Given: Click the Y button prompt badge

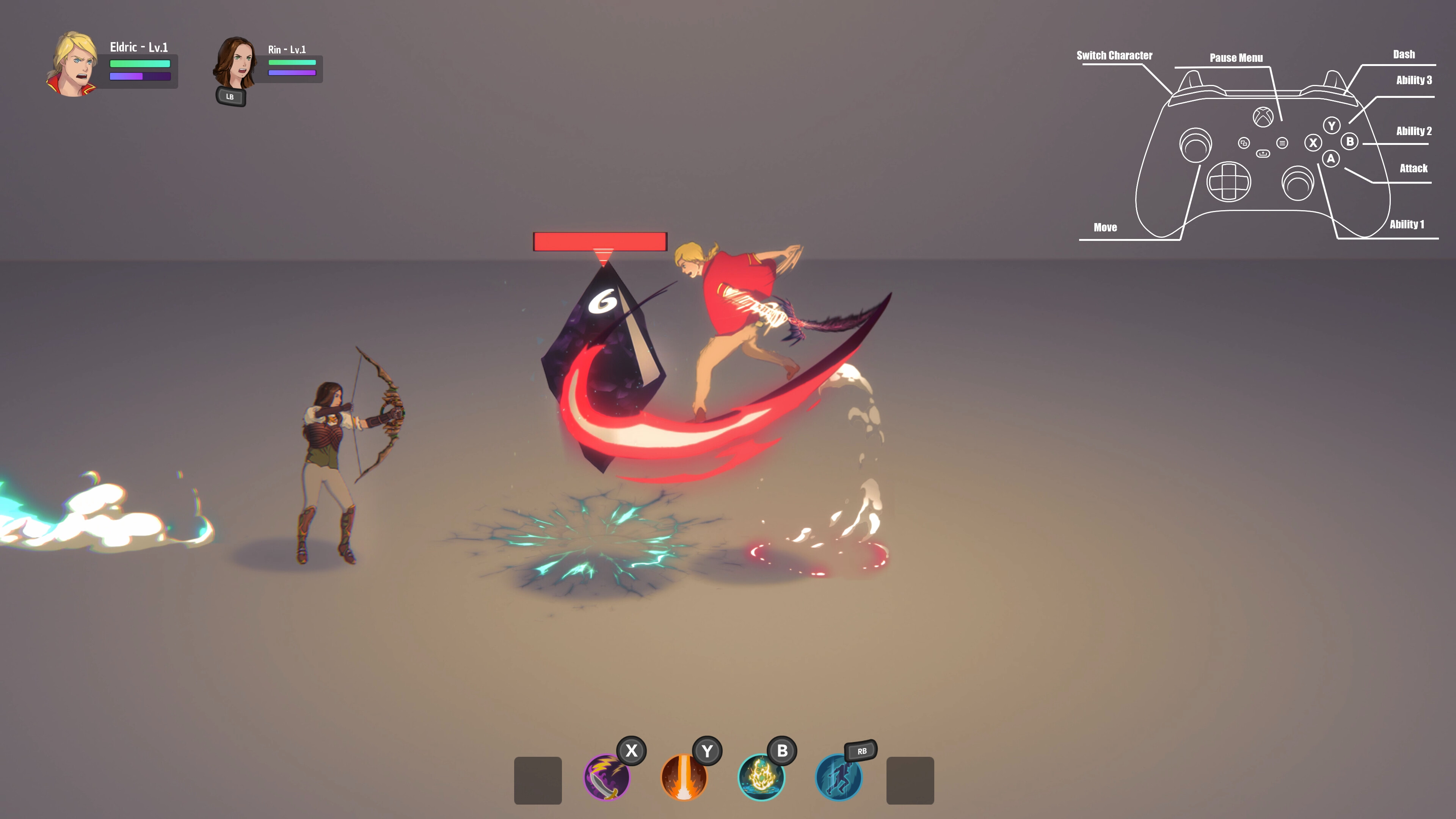Looking at the screenshot, I should point(707,752).
